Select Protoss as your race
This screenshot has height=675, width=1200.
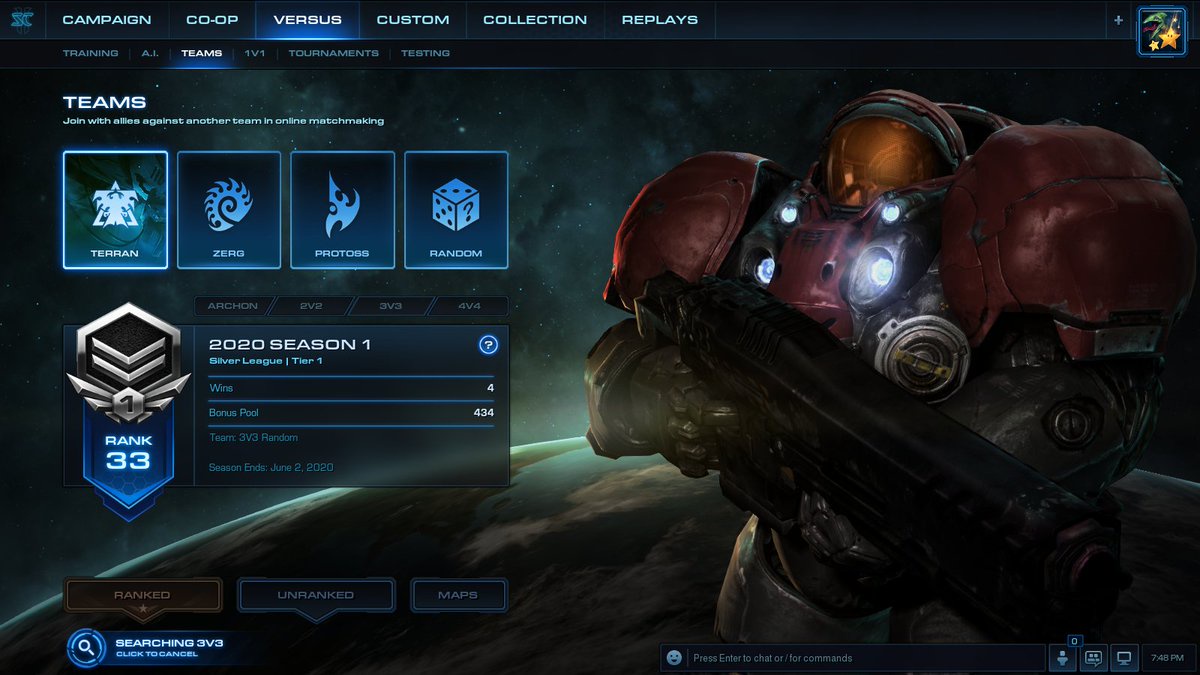click(342, 210)
